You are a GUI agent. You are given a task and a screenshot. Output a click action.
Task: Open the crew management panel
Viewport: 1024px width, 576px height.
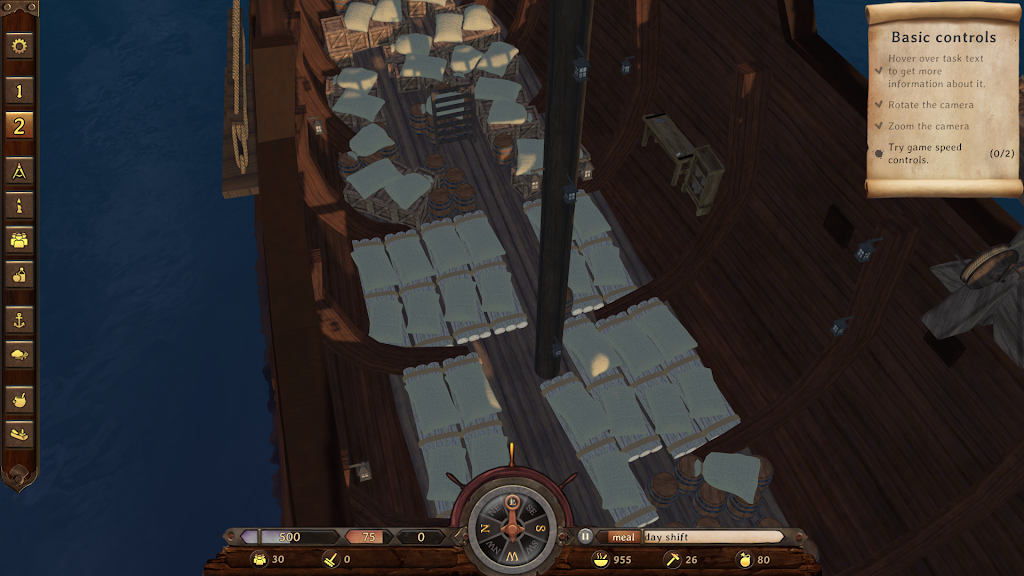pos(20,239)
